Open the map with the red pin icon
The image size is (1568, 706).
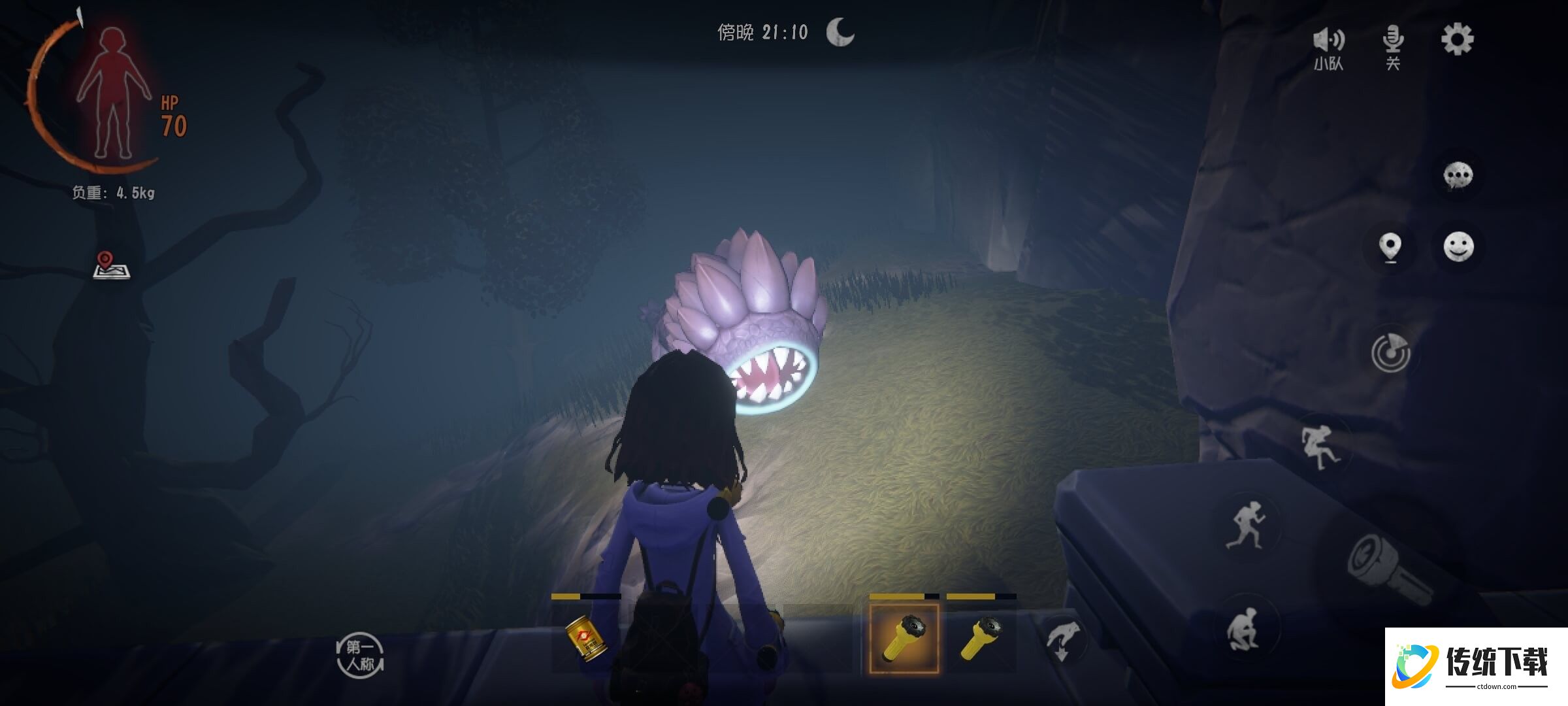(111, 265)
